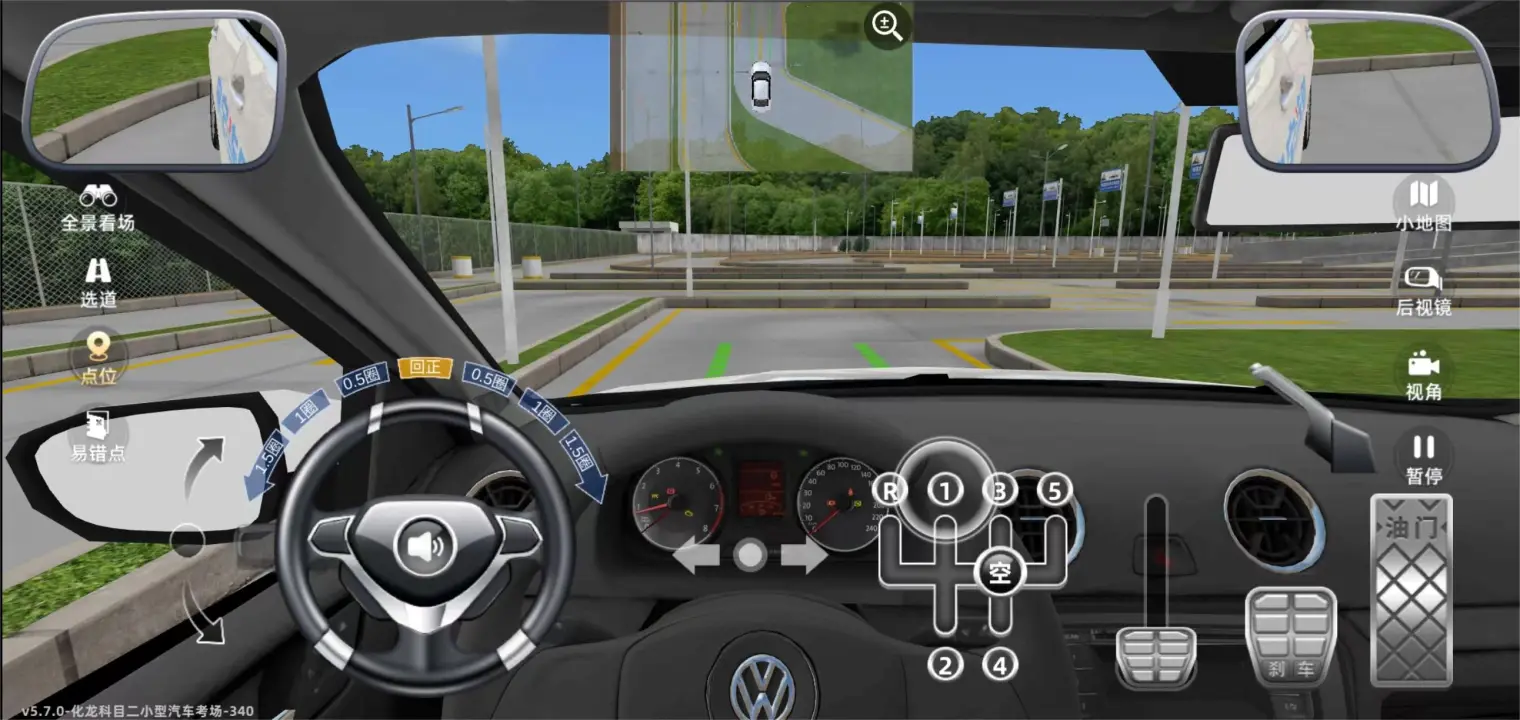Viewport: 1520px width, 720px height.
Task: Open the 全景看场 panoramic view
Action: click(x=98, y=207)
